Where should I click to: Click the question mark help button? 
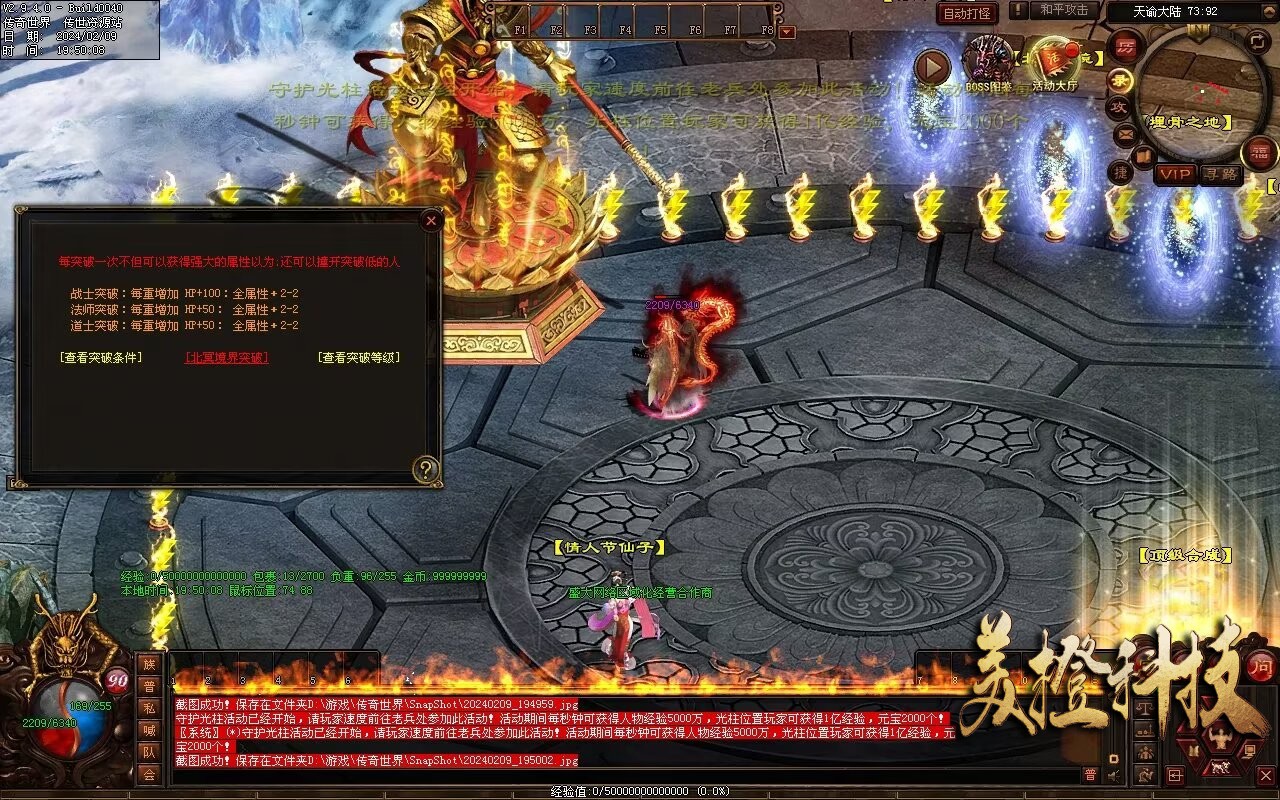[x=426, y=469]
